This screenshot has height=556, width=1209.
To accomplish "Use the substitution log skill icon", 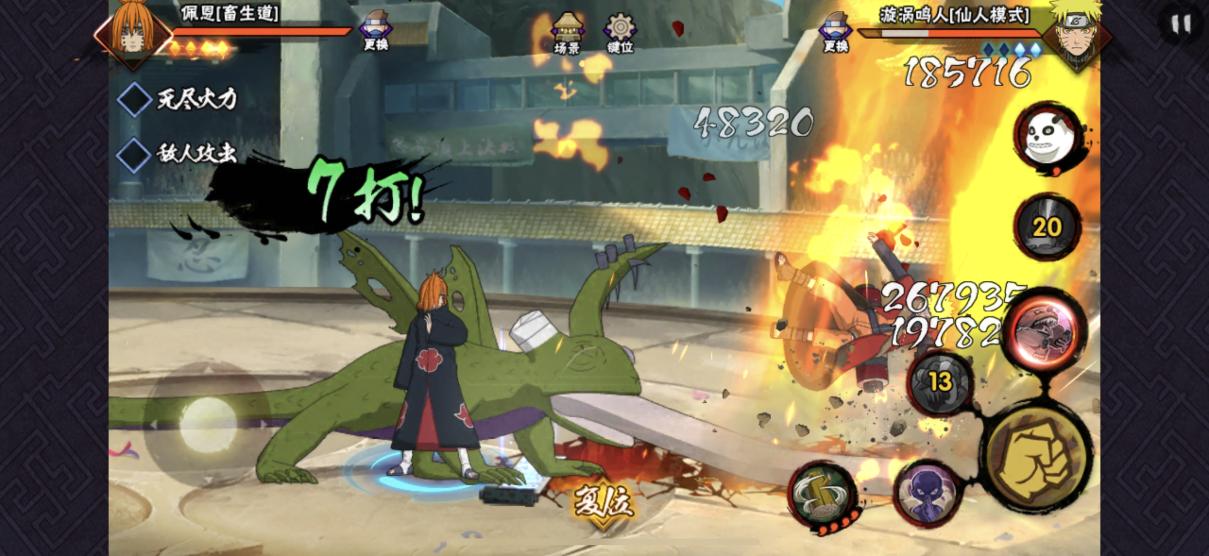I will point(821,494).
